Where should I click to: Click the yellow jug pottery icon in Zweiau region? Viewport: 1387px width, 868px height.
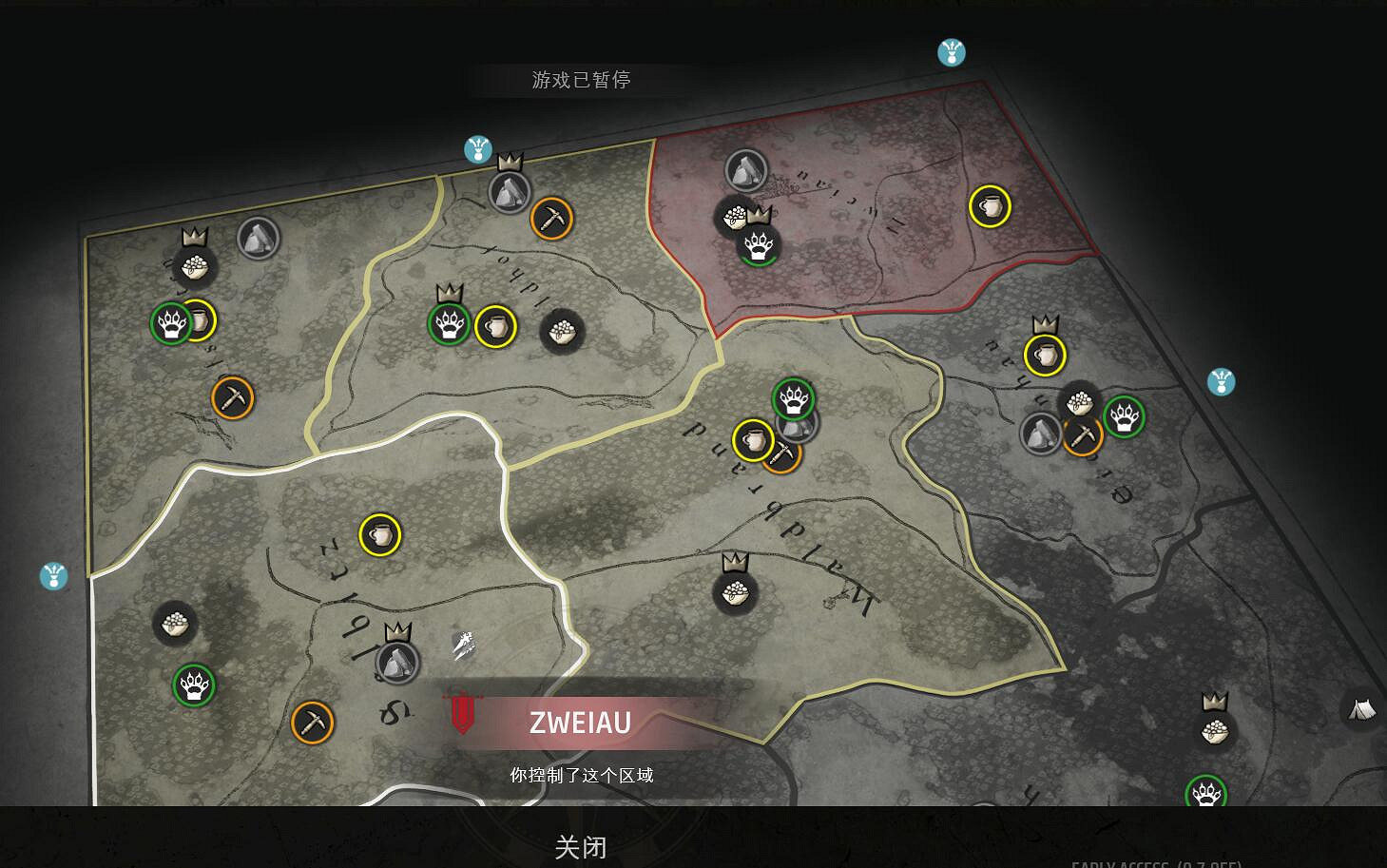tap(377, 534)
